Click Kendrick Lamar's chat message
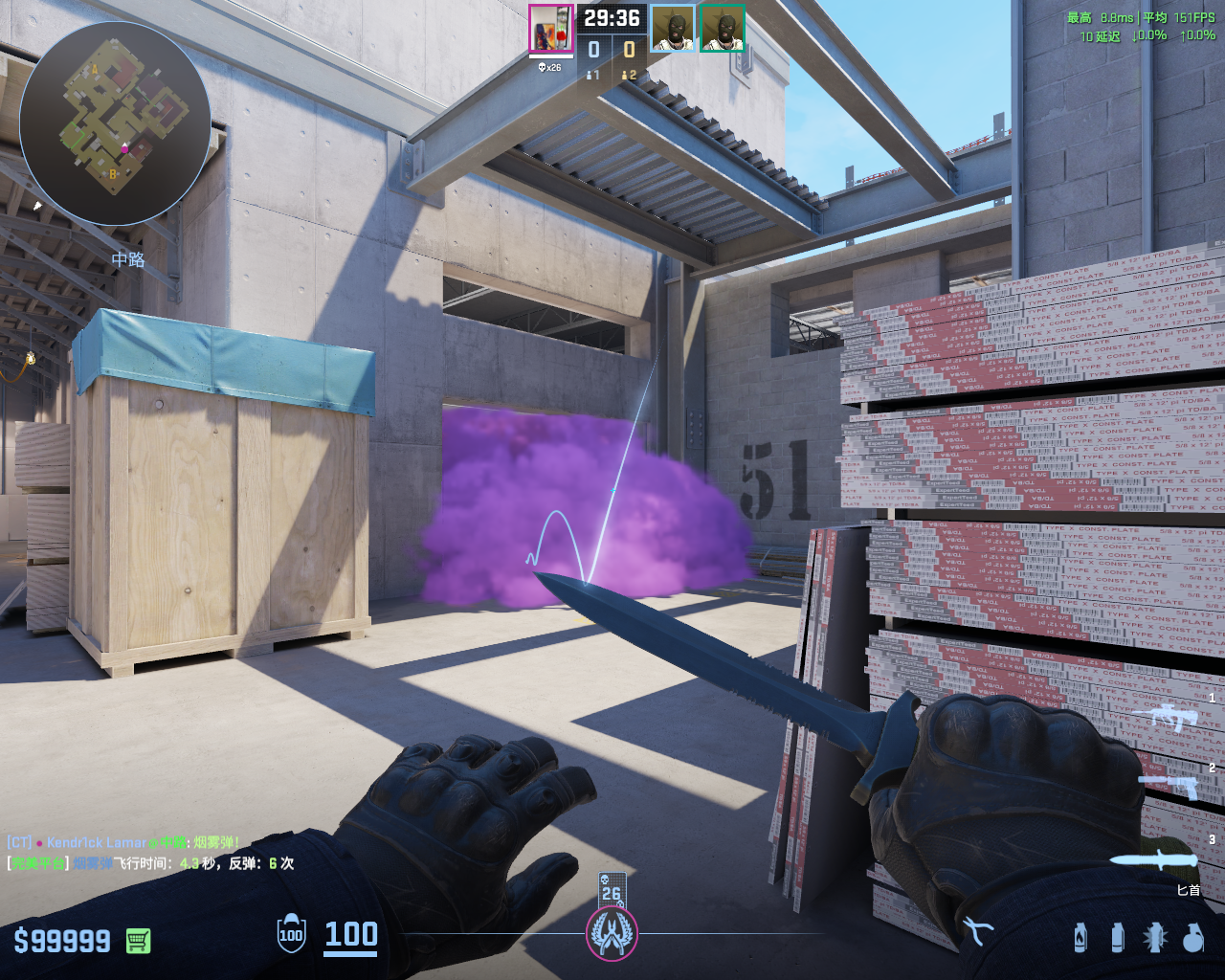Image resolution: width=1225 pixels, height=980 pixels. (122, 843)
